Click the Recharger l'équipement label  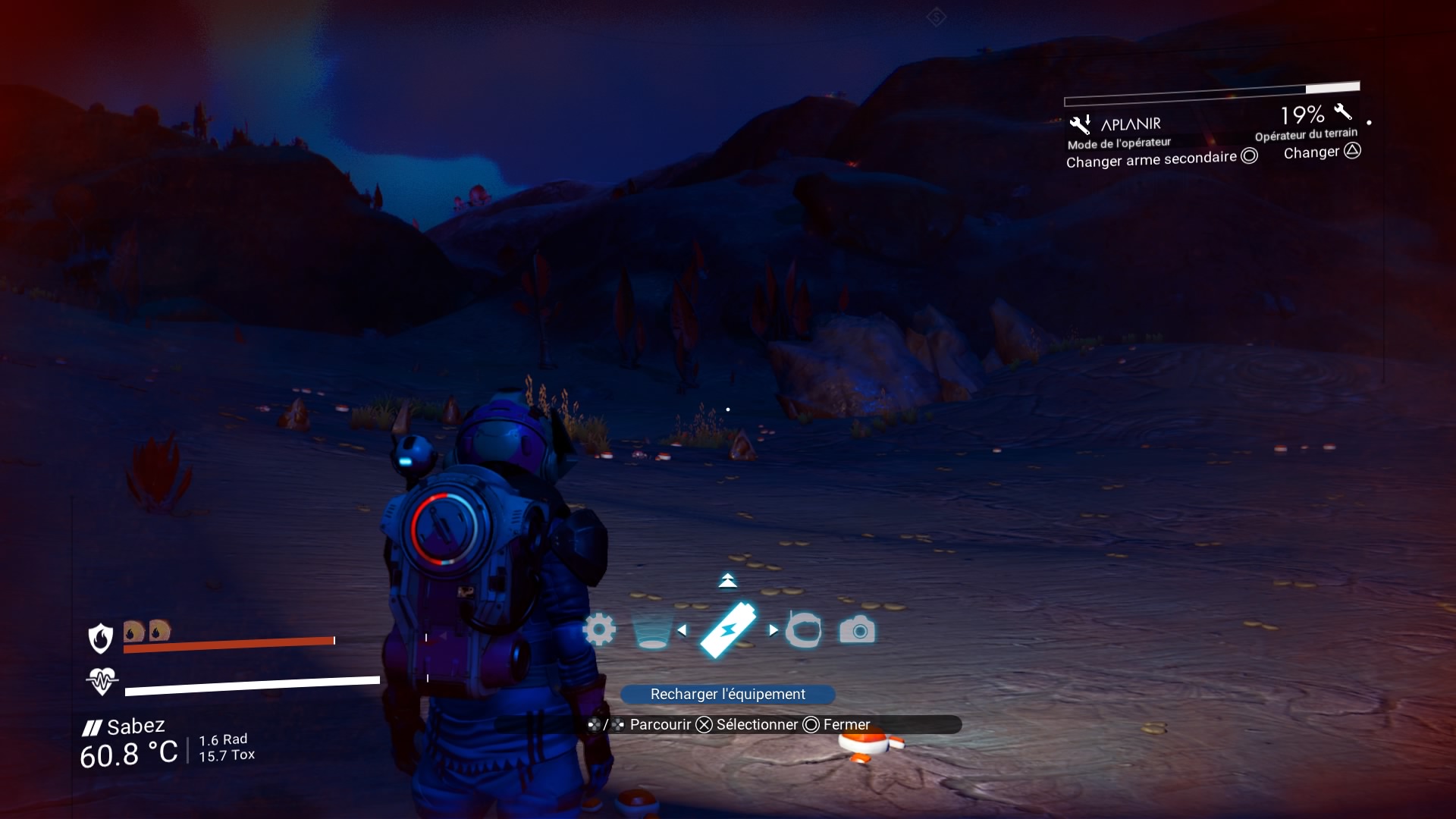pos(728,694)
